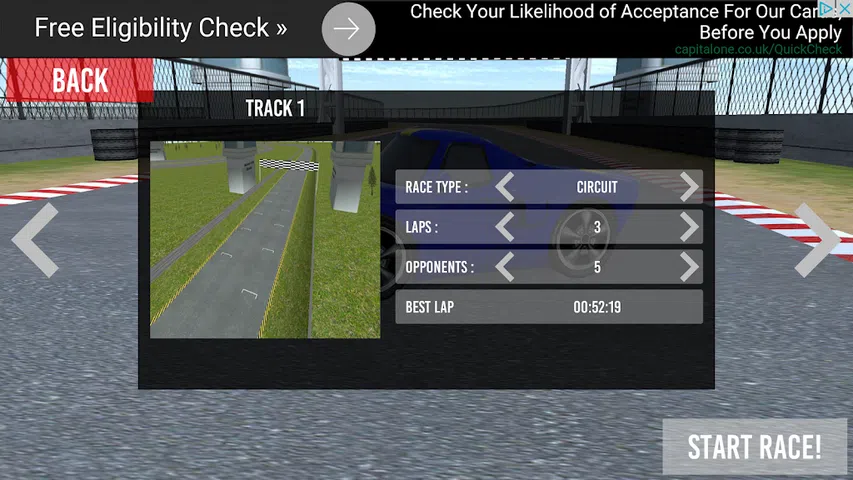The width and height of the screenshot is (853, 480).
Task: Raise the opponents count
Action: (x=689, y=267)
